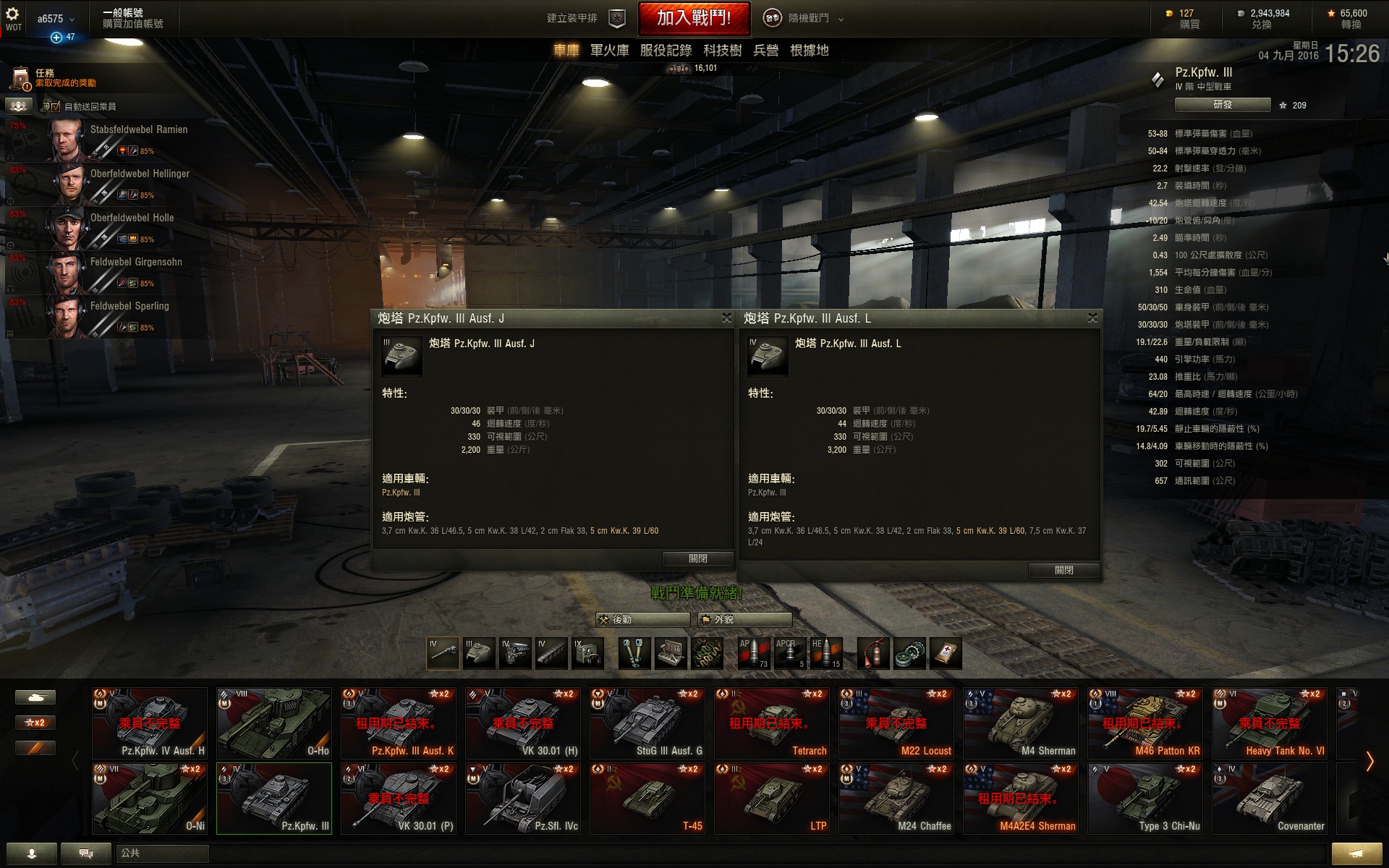Image resolution: width=1389 pixels, height=868 pixels.
Task: Toggle auto-return crew (自動送回乘員) checkbox
Action: [x=56, y=106]
